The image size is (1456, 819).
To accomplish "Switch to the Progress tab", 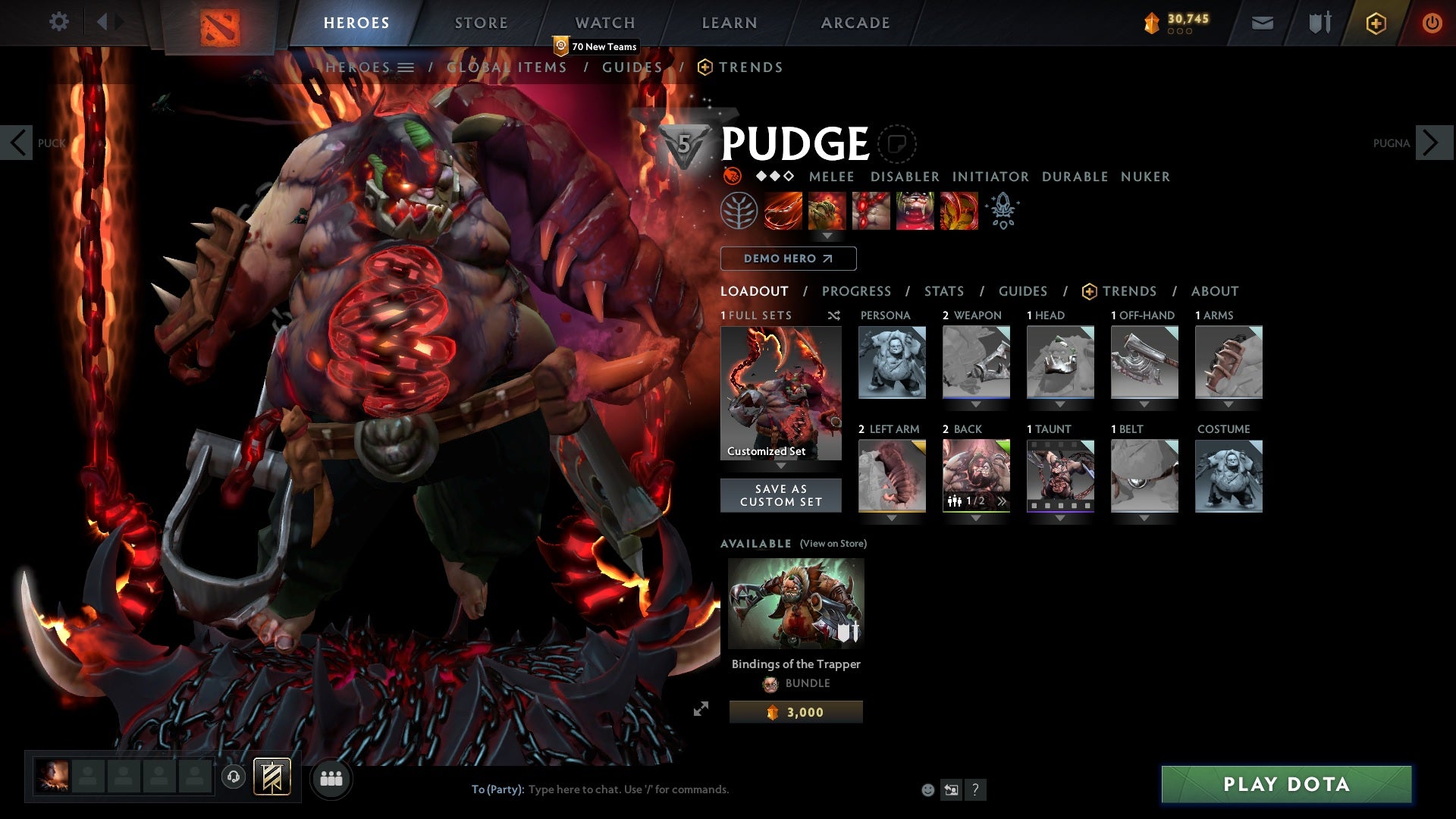I will (x=856, y=291).
